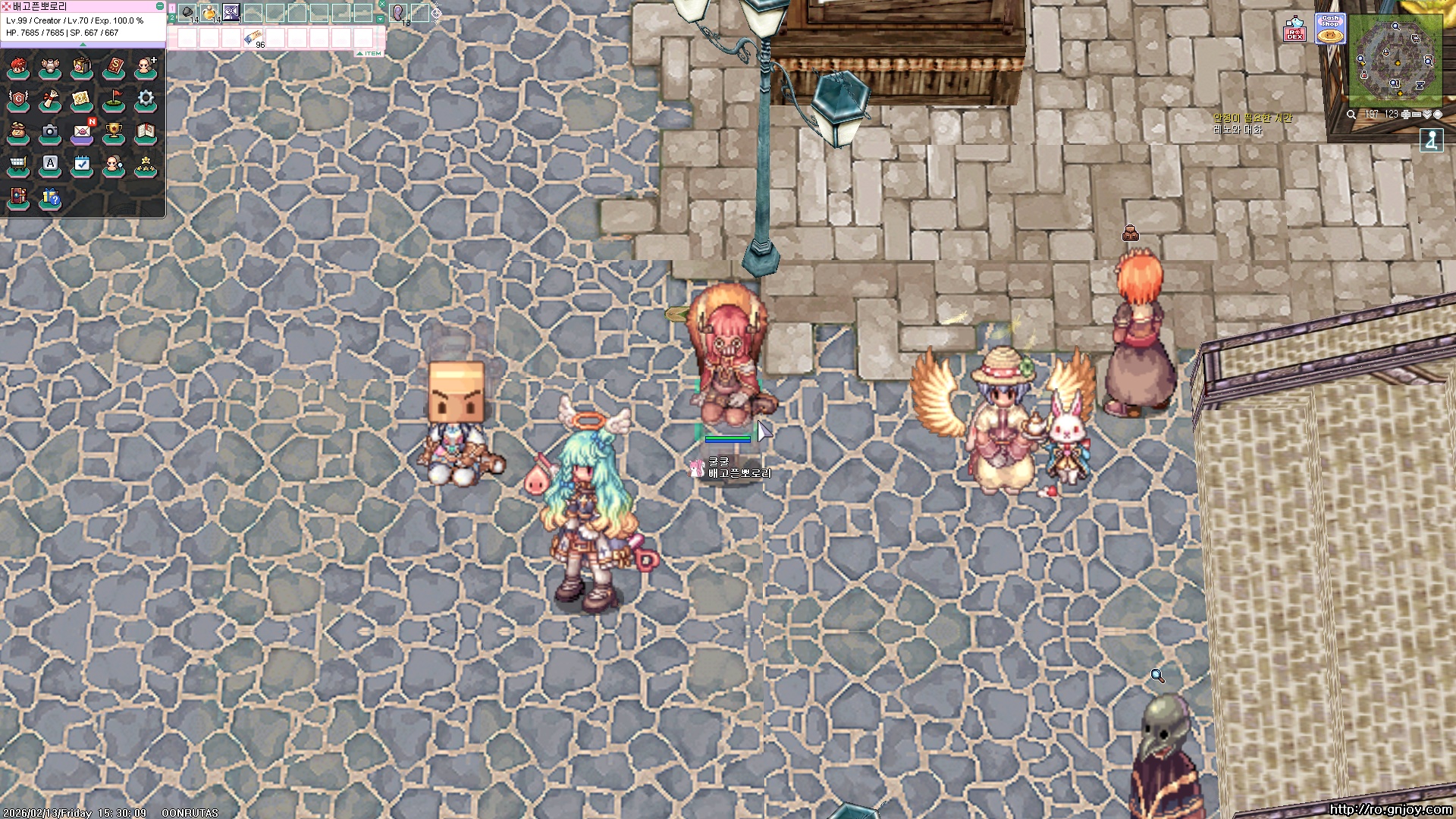Open the red skill book icon
The image size is (1456, 819).
click(114, 67)
